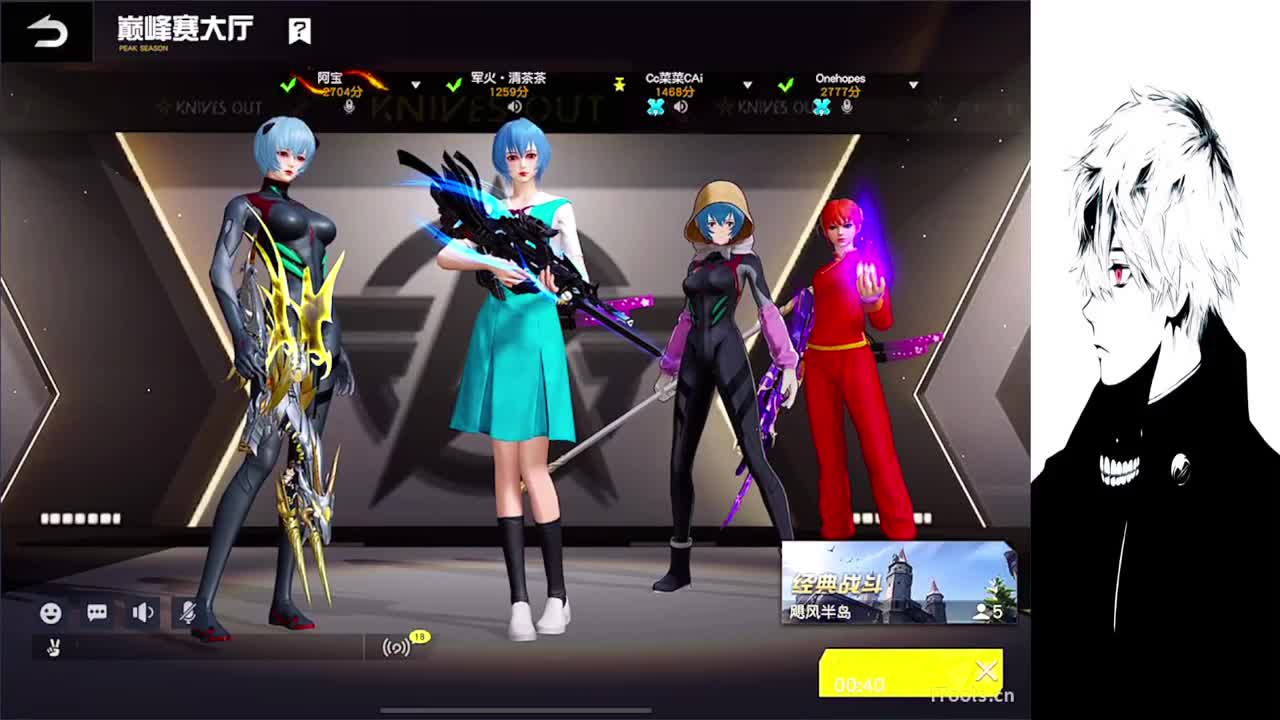This screenshot has height=720, width=1280.
Task: Click the back arrow in top left
Action: click(x=44, y=29)
